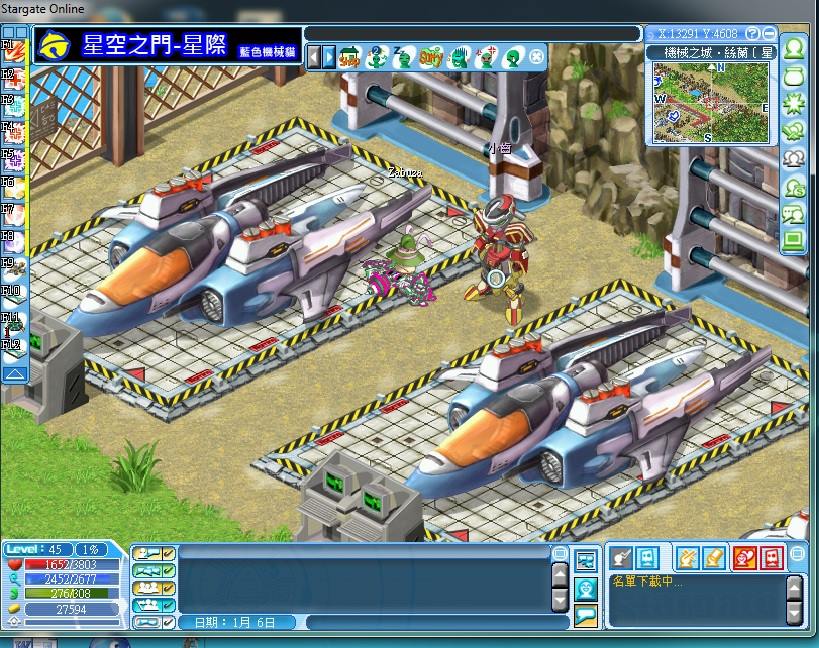
Task: Activate the F1 hotkey skill slot
Action: tap(13, 50)
